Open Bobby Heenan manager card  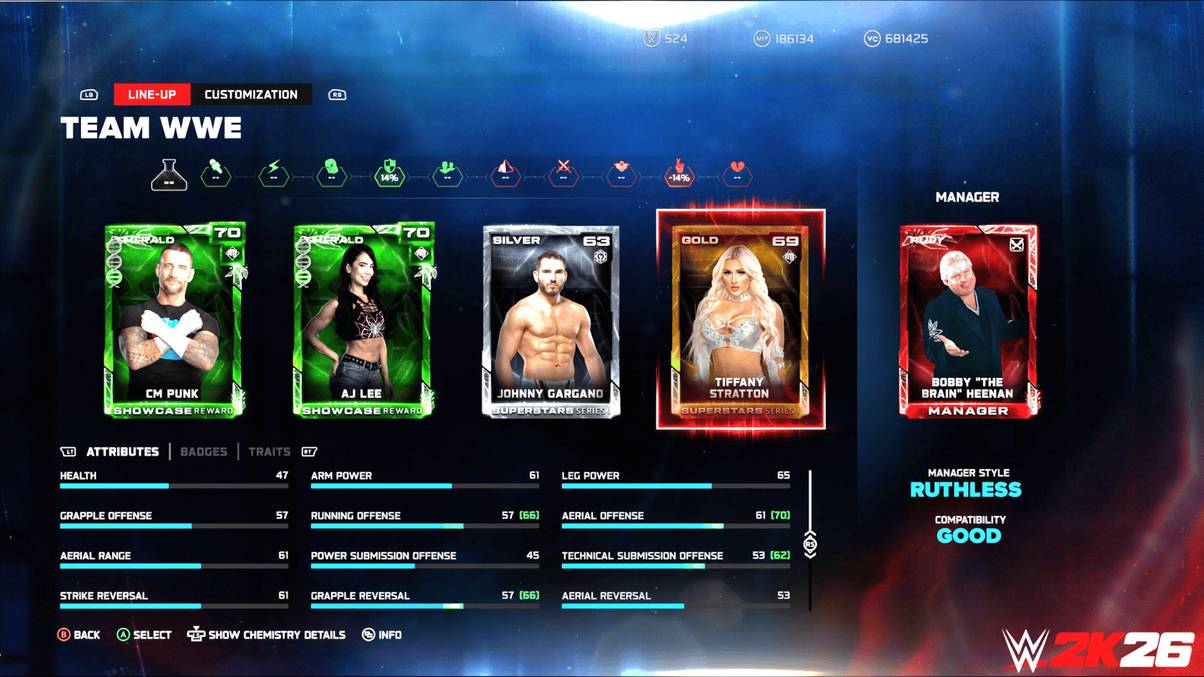click(x=968, y=320)
